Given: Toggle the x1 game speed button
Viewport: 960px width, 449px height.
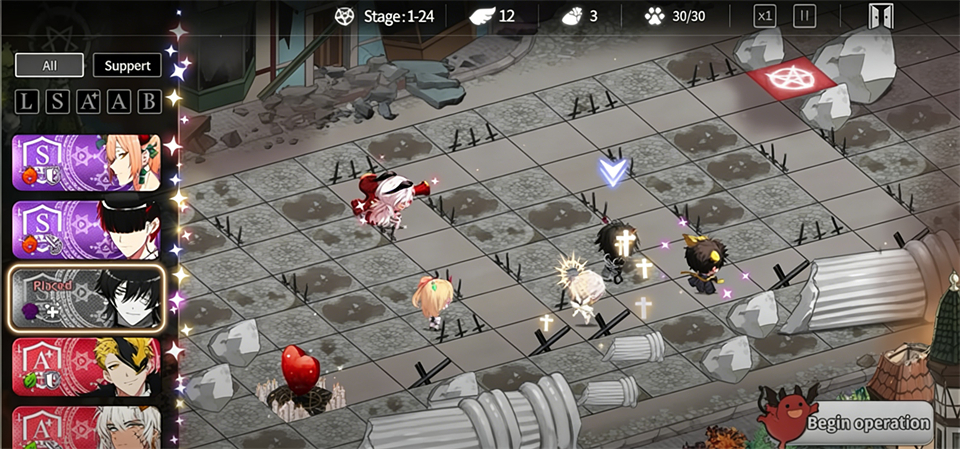Looking at the screenshot, I should 765,16.
